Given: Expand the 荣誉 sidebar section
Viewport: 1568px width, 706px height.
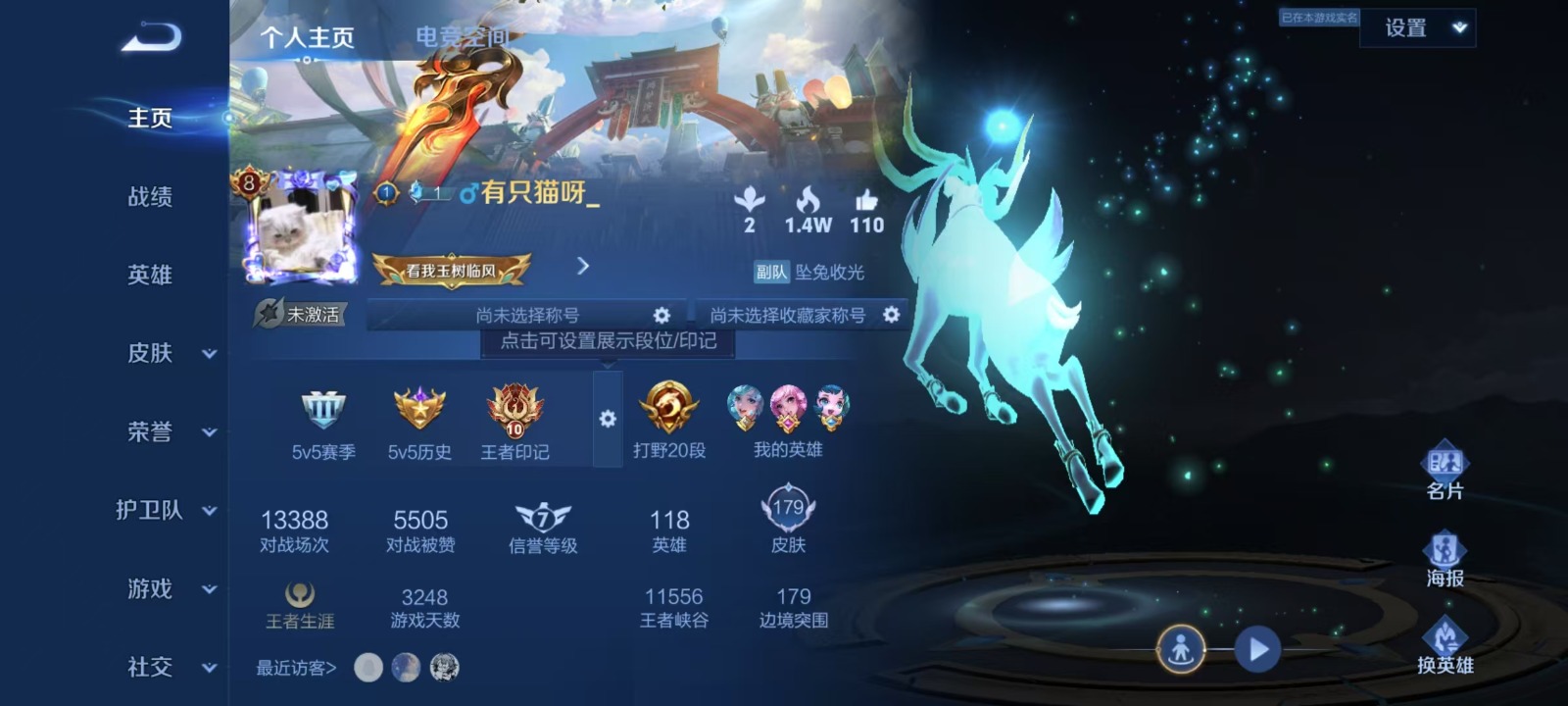Looking at the screenshot, I should (167, 431).
